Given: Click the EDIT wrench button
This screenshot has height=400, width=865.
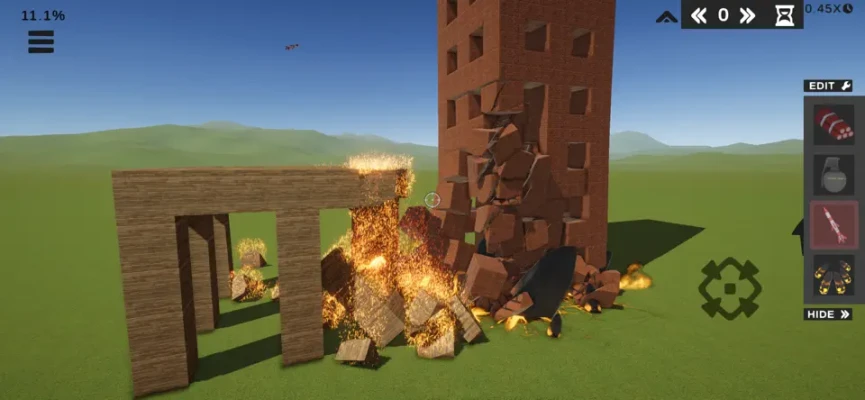Looking at the screenshot, I should (x=828, y=86).
